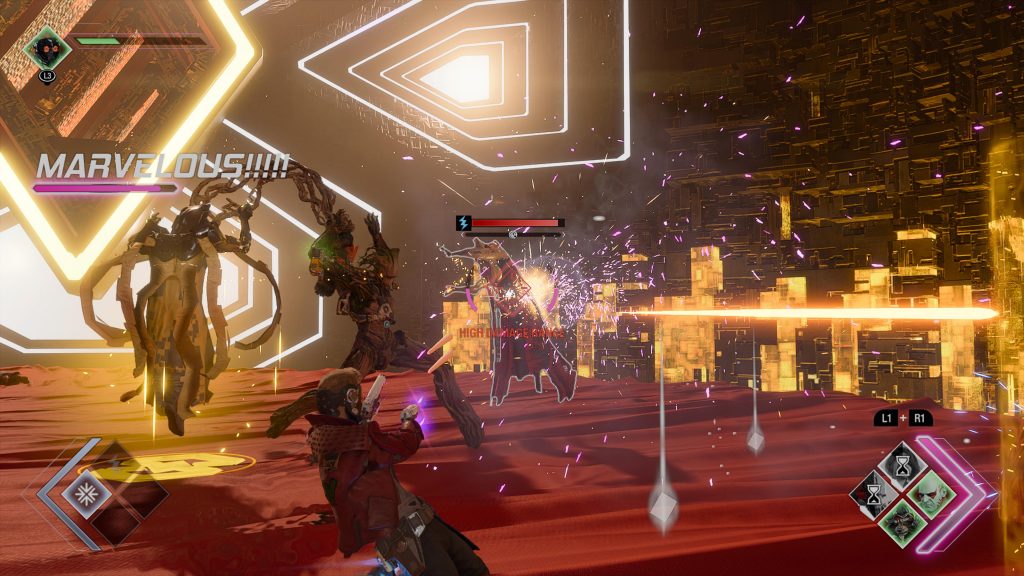Click Star-Lord's helmet portrait

click(47, 46)
